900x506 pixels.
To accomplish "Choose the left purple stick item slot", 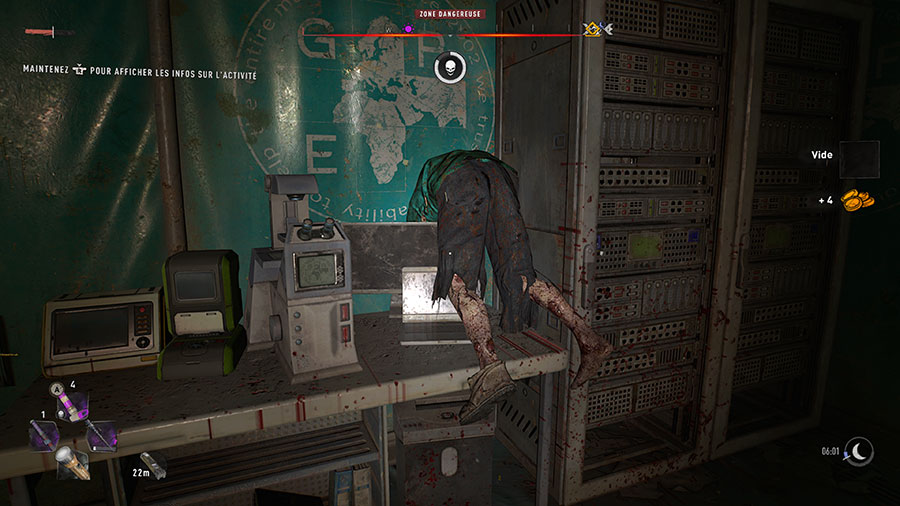I will 44,435.
